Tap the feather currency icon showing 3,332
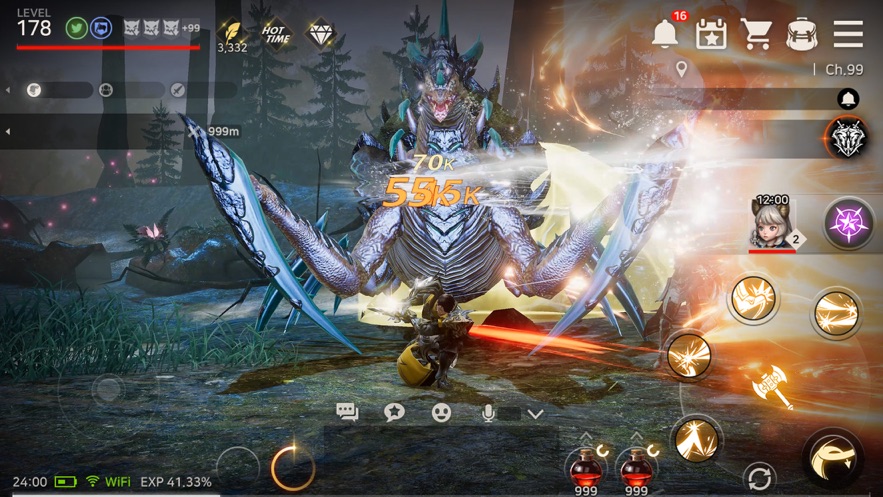 click(x=232, y=31)
